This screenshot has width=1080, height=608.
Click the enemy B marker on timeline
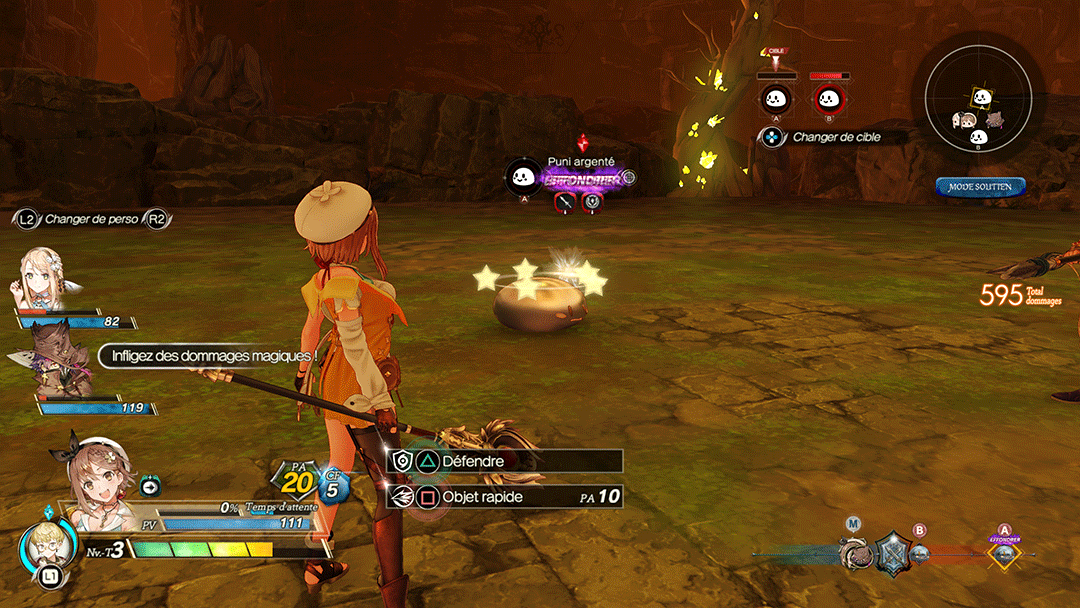(920, 553)
